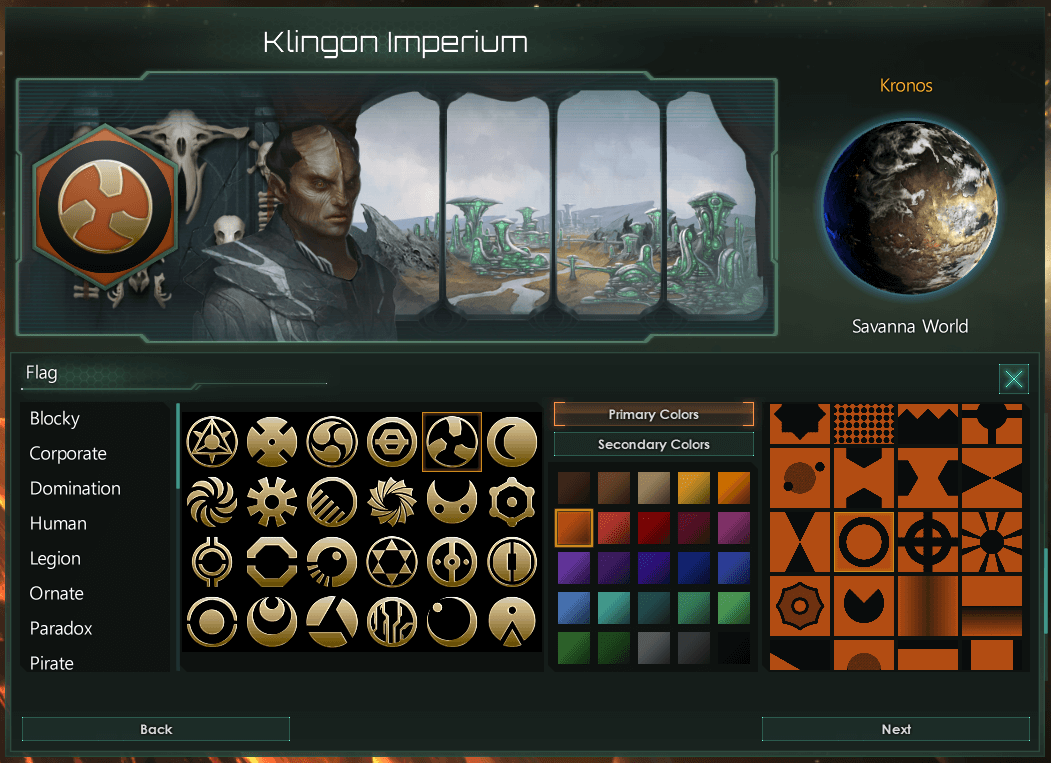
Task: Choose the triangle-in-star emblem
Action: coord(212,441)
